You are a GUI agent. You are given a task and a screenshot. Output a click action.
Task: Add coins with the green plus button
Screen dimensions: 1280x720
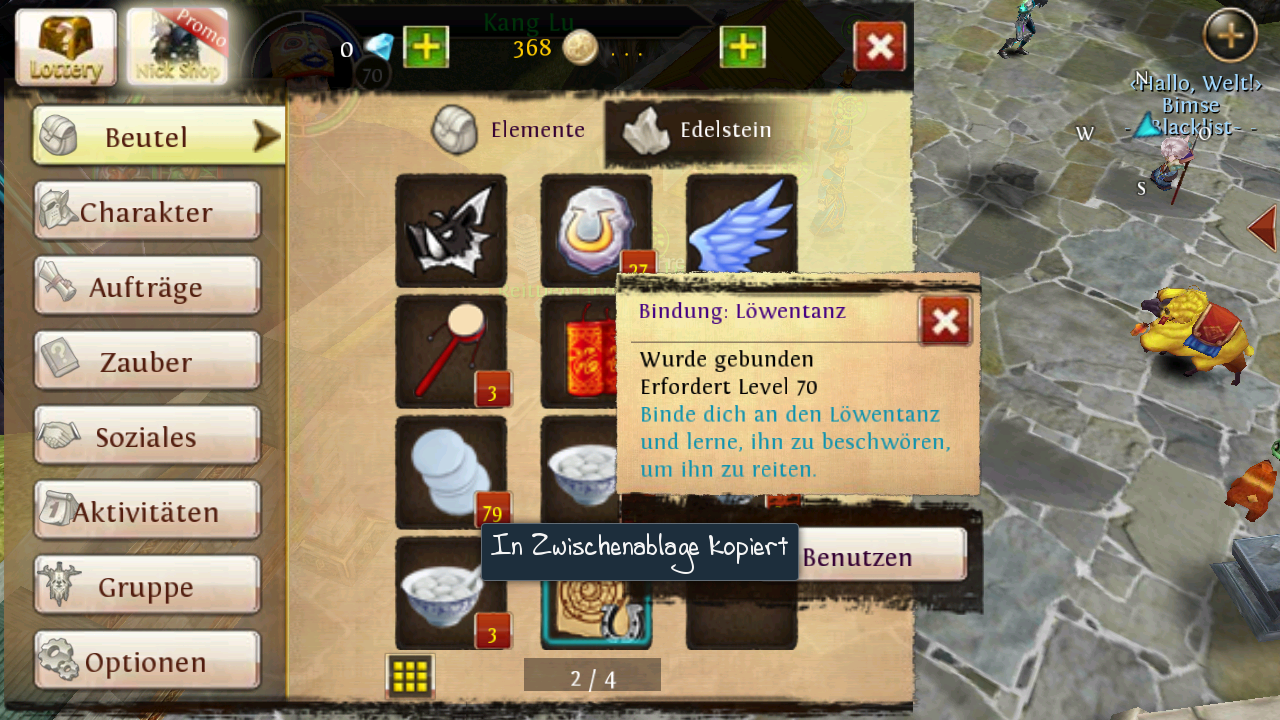[742, 47]
